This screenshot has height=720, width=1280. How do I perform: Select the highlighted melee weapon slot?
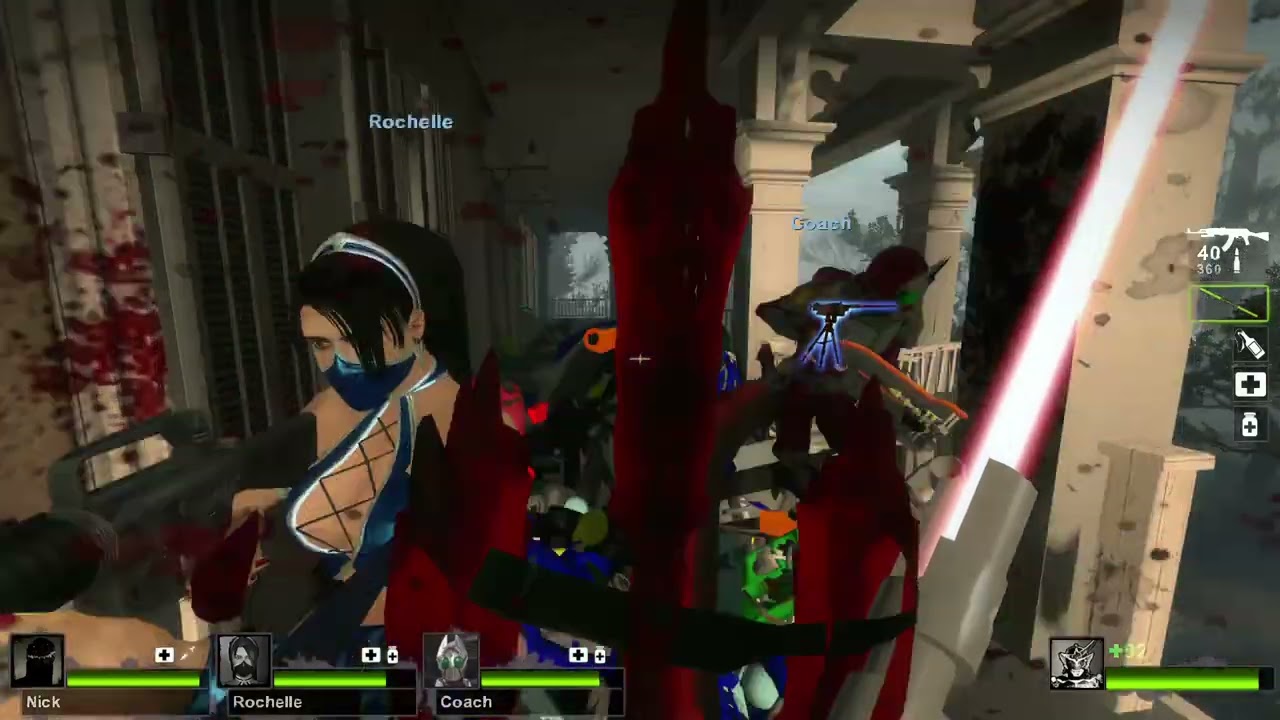tap(1230, 303)
